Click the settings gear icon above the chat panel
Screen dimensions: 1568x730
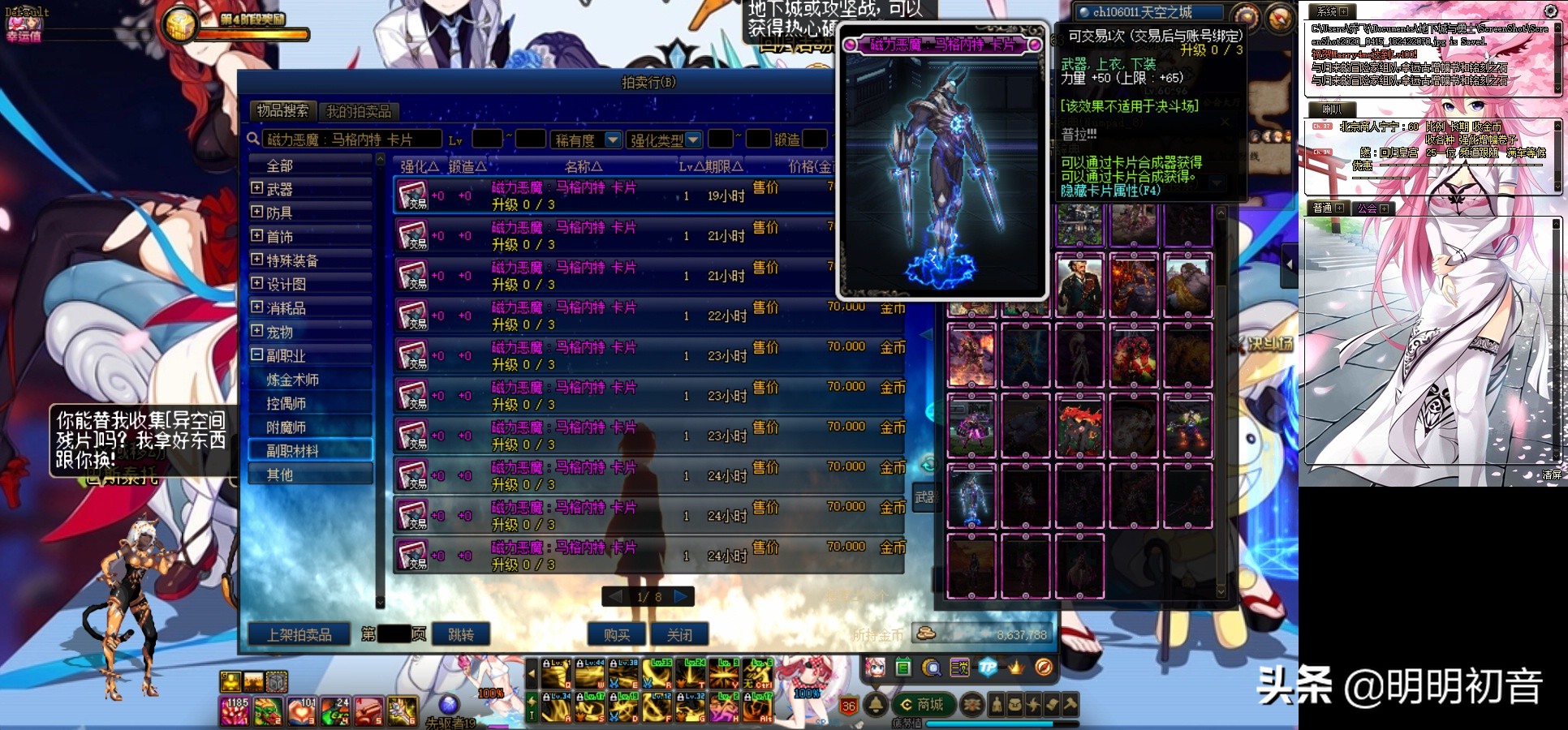(1549, 10)
